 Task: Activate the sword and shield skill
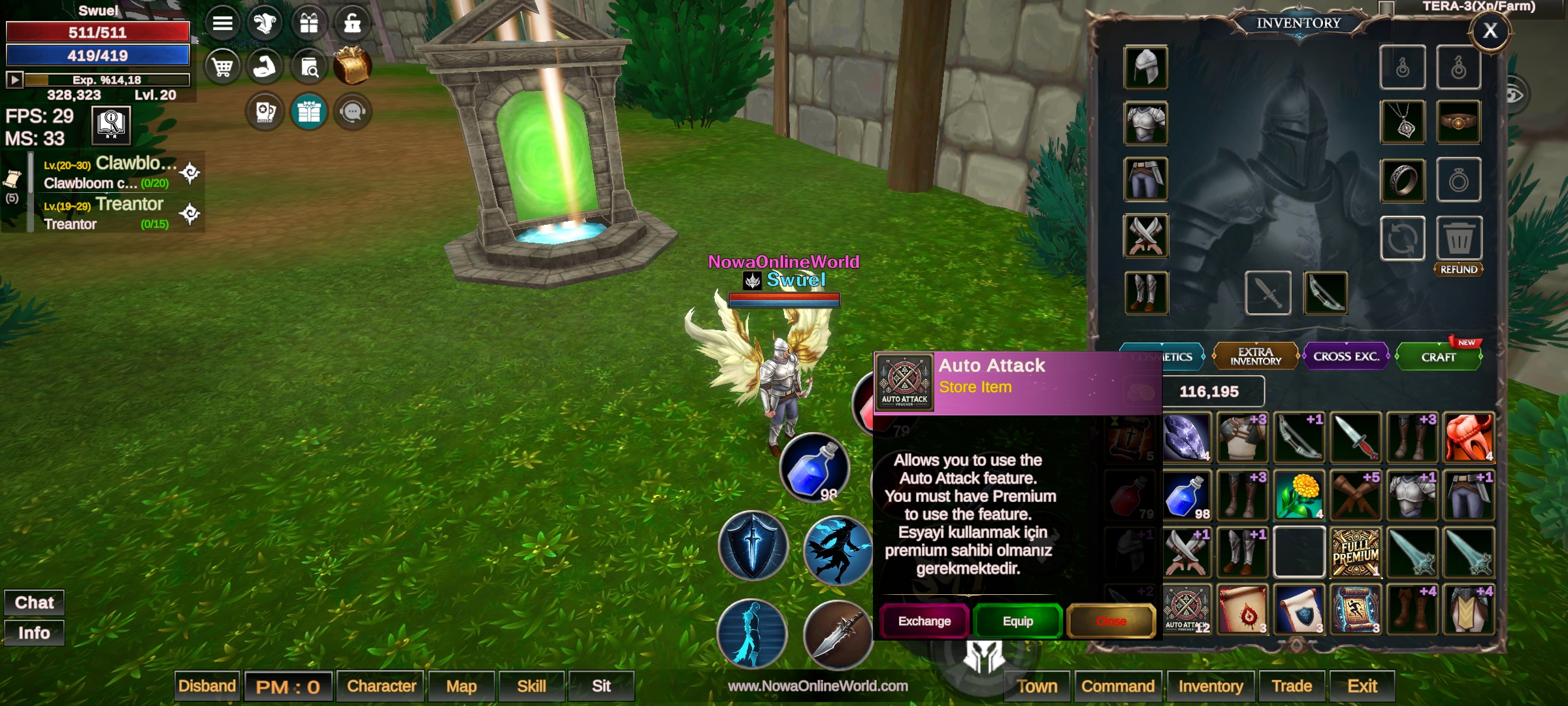(x=753, y=546)
